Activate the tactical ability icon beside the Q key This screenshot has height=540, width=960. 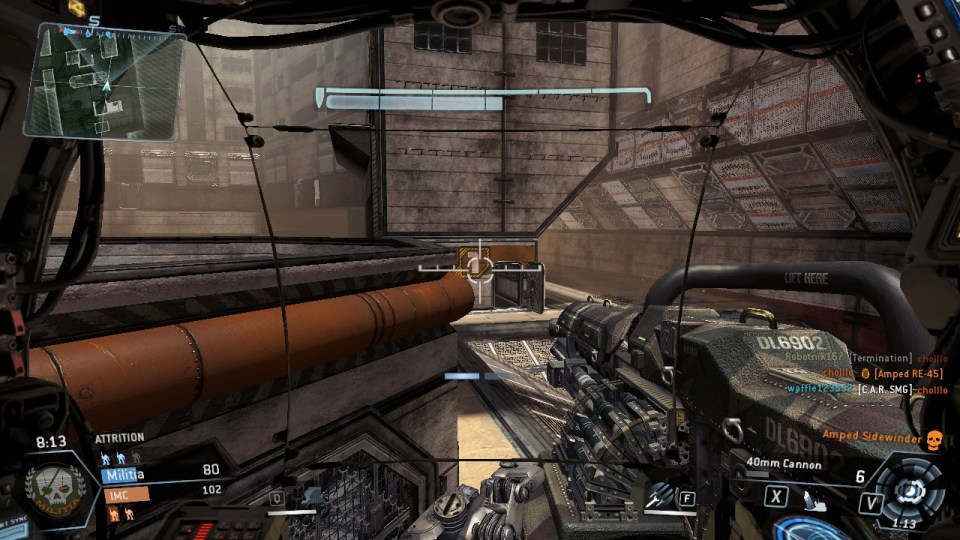(x=313, y=495)
